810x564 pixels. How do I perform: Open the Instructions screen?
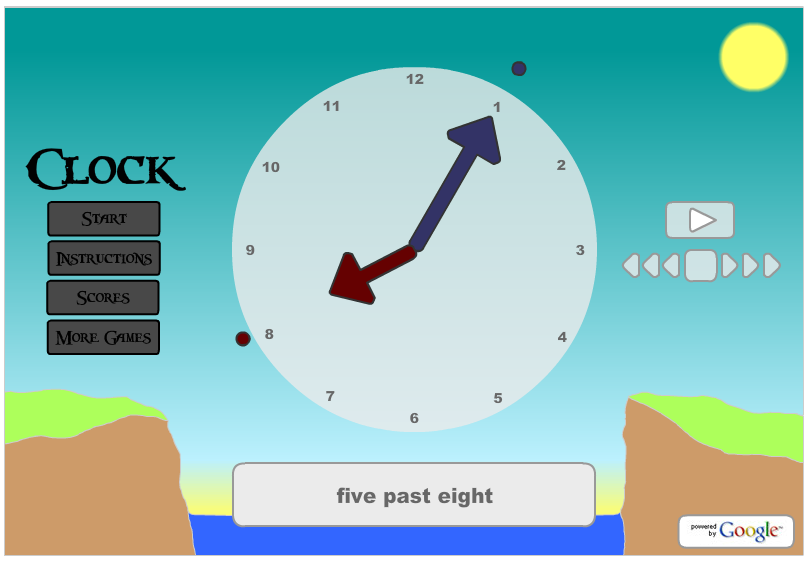(x=104, y=258)
